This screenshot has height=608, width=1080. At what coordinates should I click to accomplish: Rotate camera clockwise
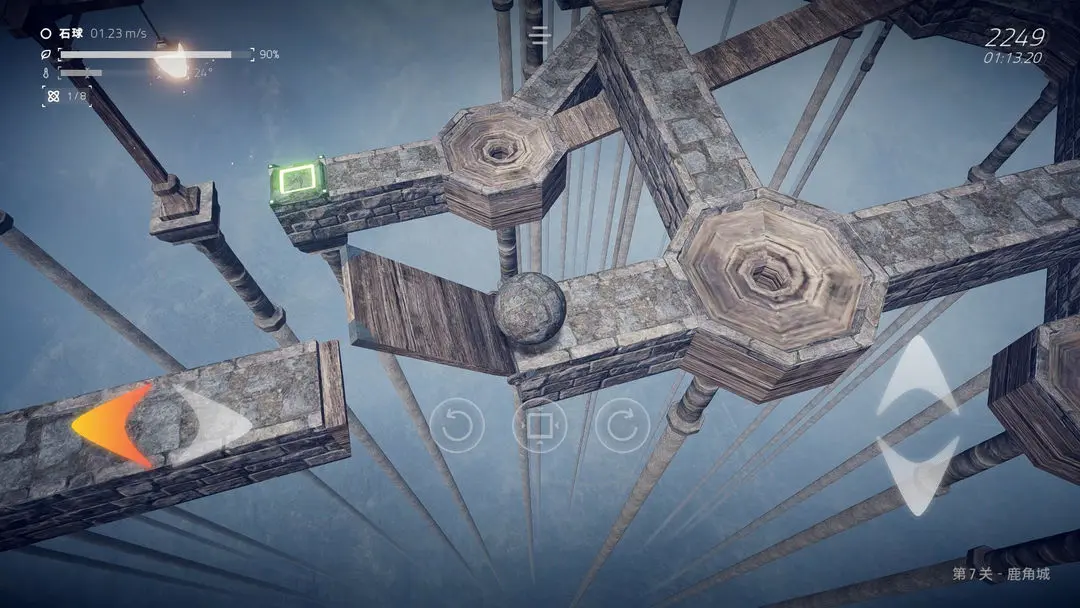pyautogui.click(x=622, y=426)
